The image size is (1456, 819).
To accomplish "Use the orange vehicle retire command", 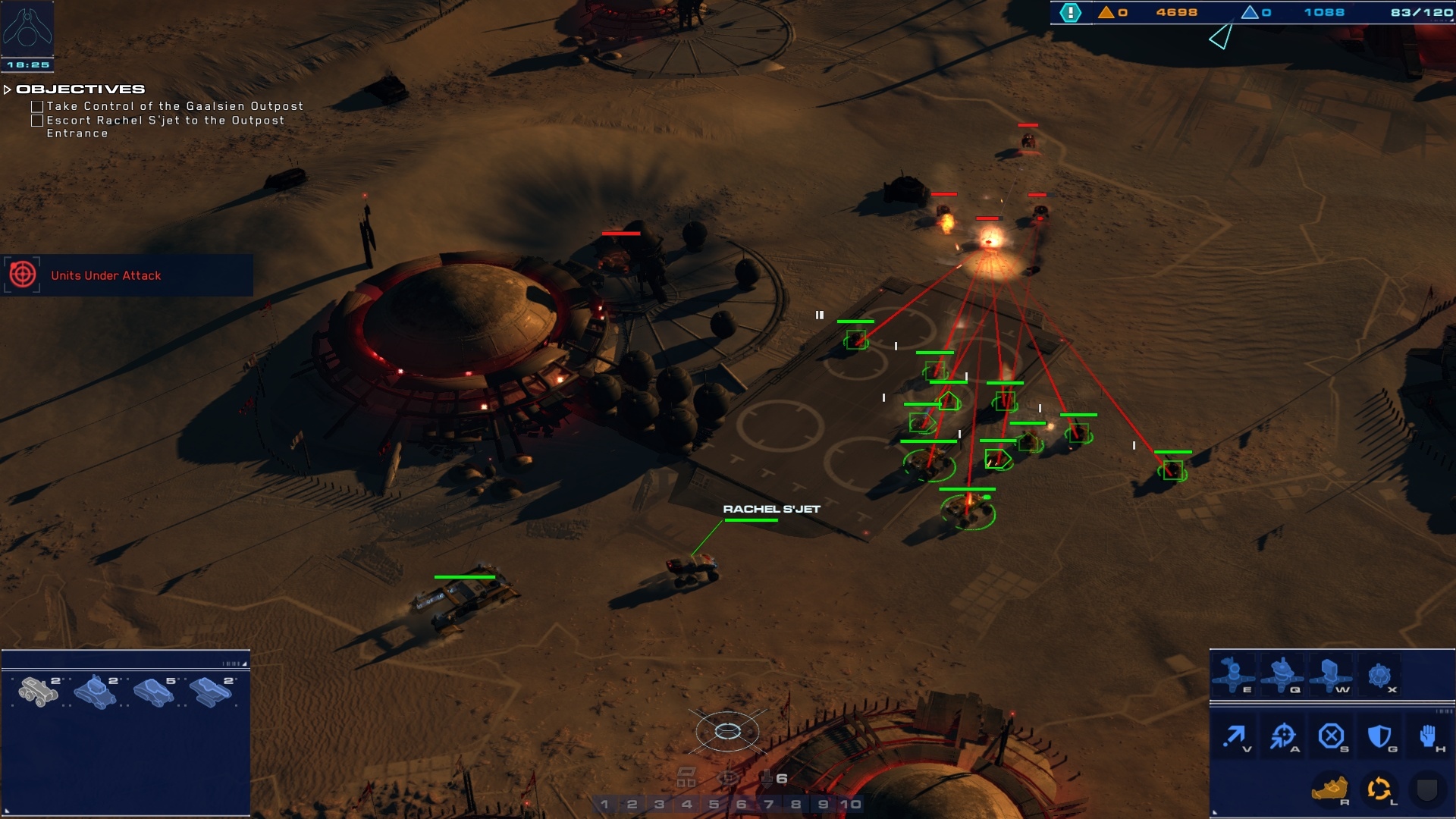I will pyautogui.click(x=1329, y=789).
